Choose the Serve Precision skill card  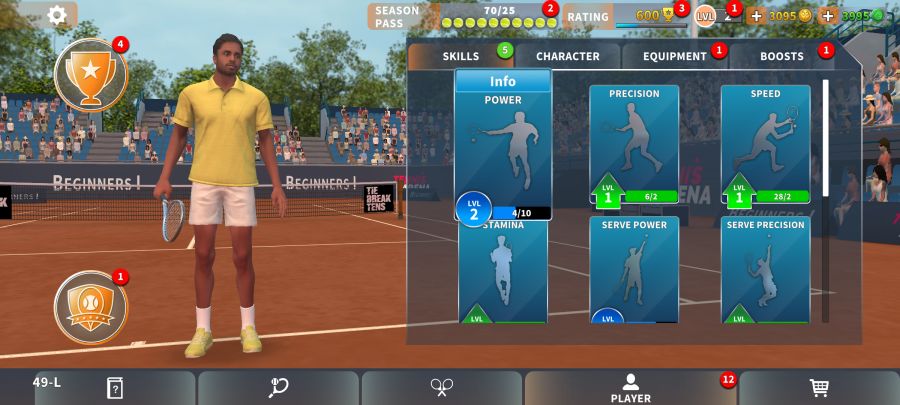point(765,270)
